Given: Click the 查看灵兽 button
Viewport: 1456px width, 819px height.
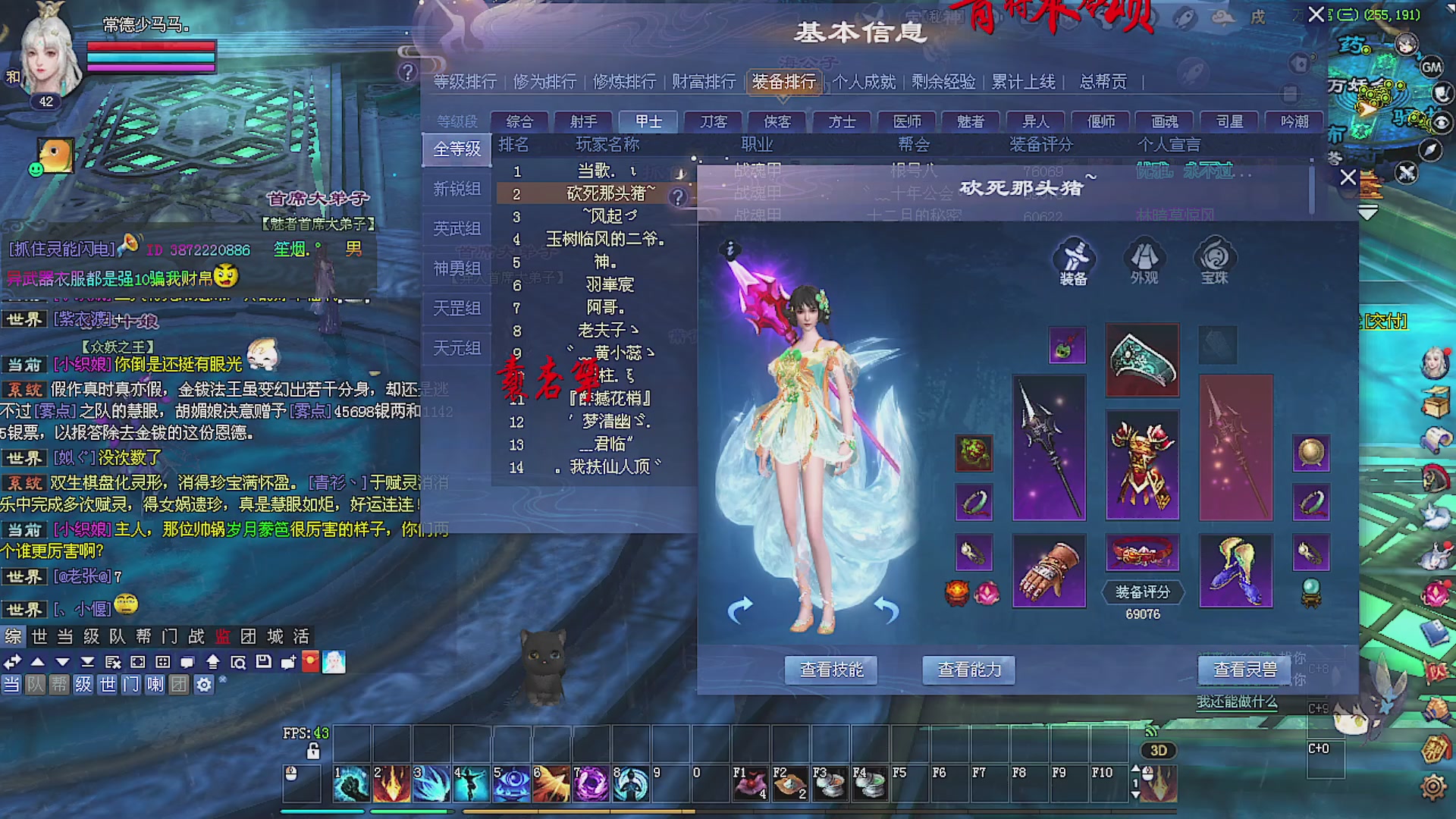Looking at the screenshot, I should click(x=1244, y=670).
